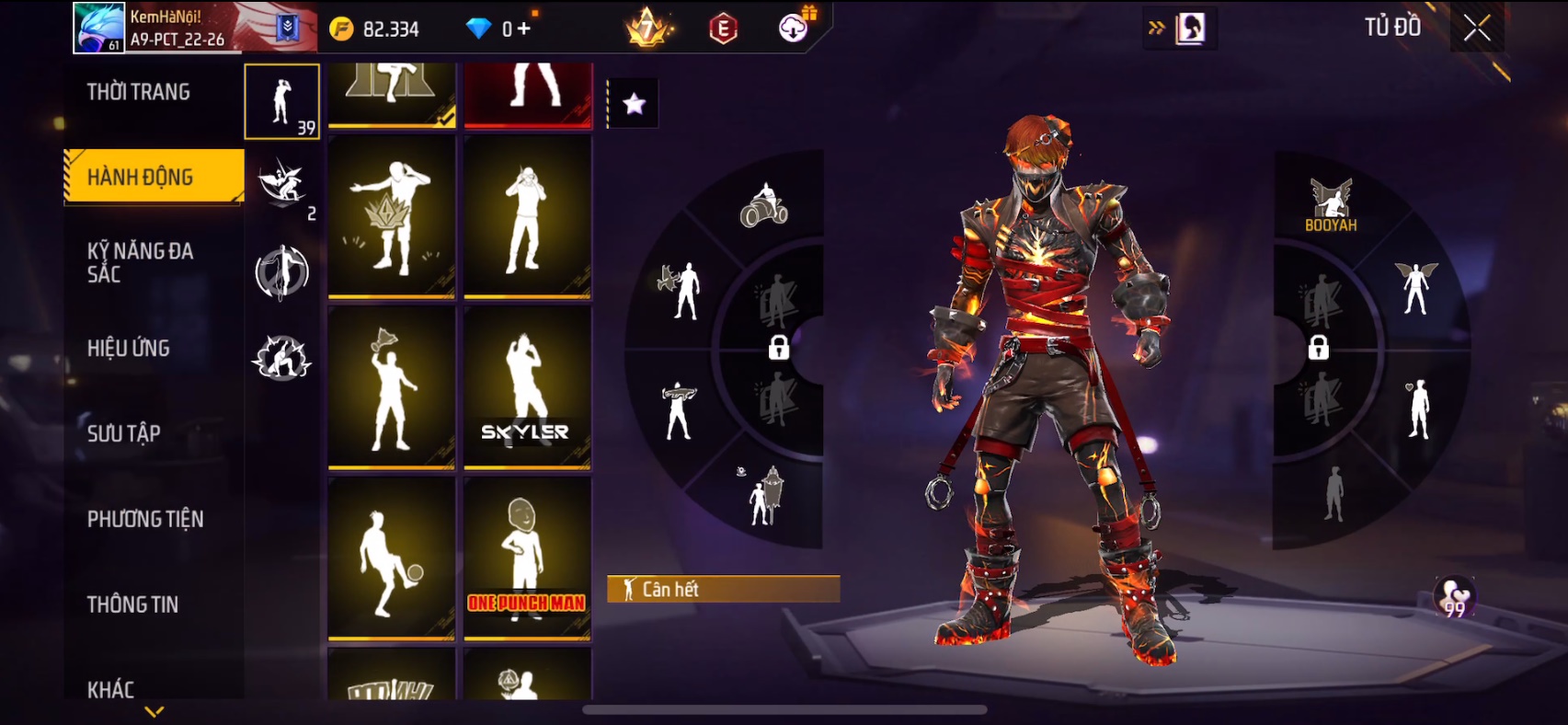Go to the Sưu Tập section

(x=124, y=433)
